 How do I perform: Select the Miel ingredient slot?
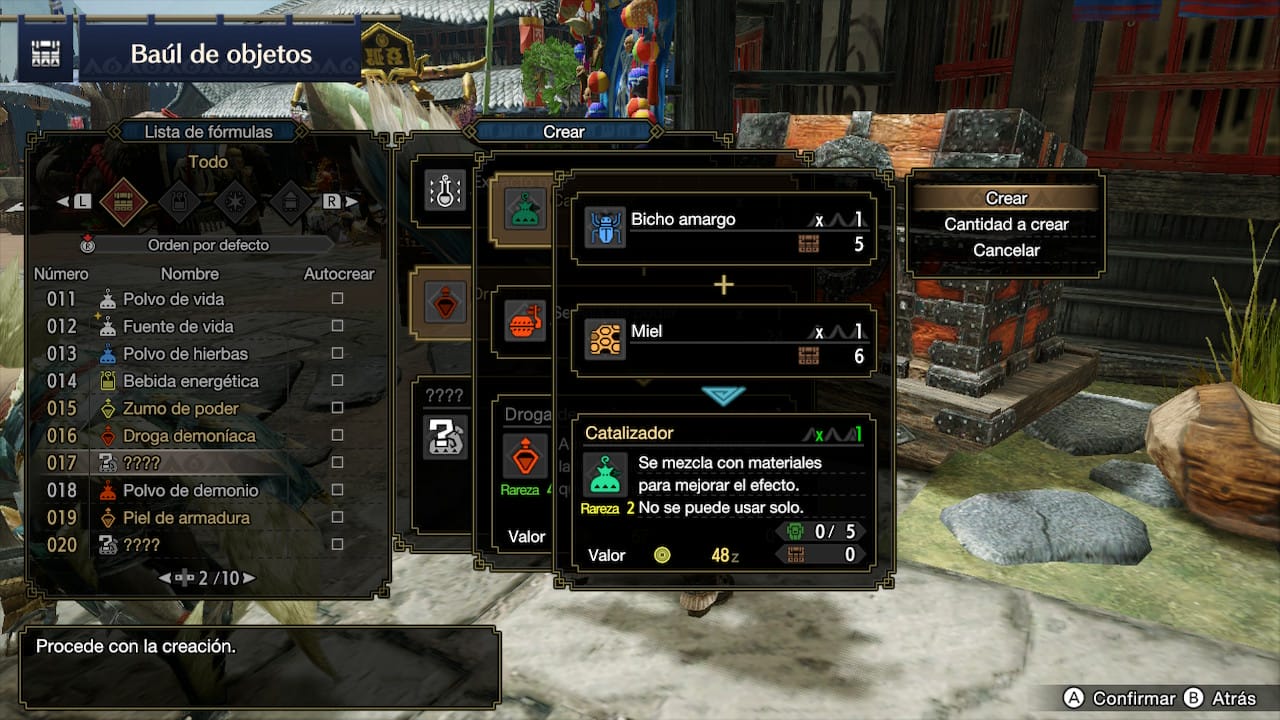[724, 342]
